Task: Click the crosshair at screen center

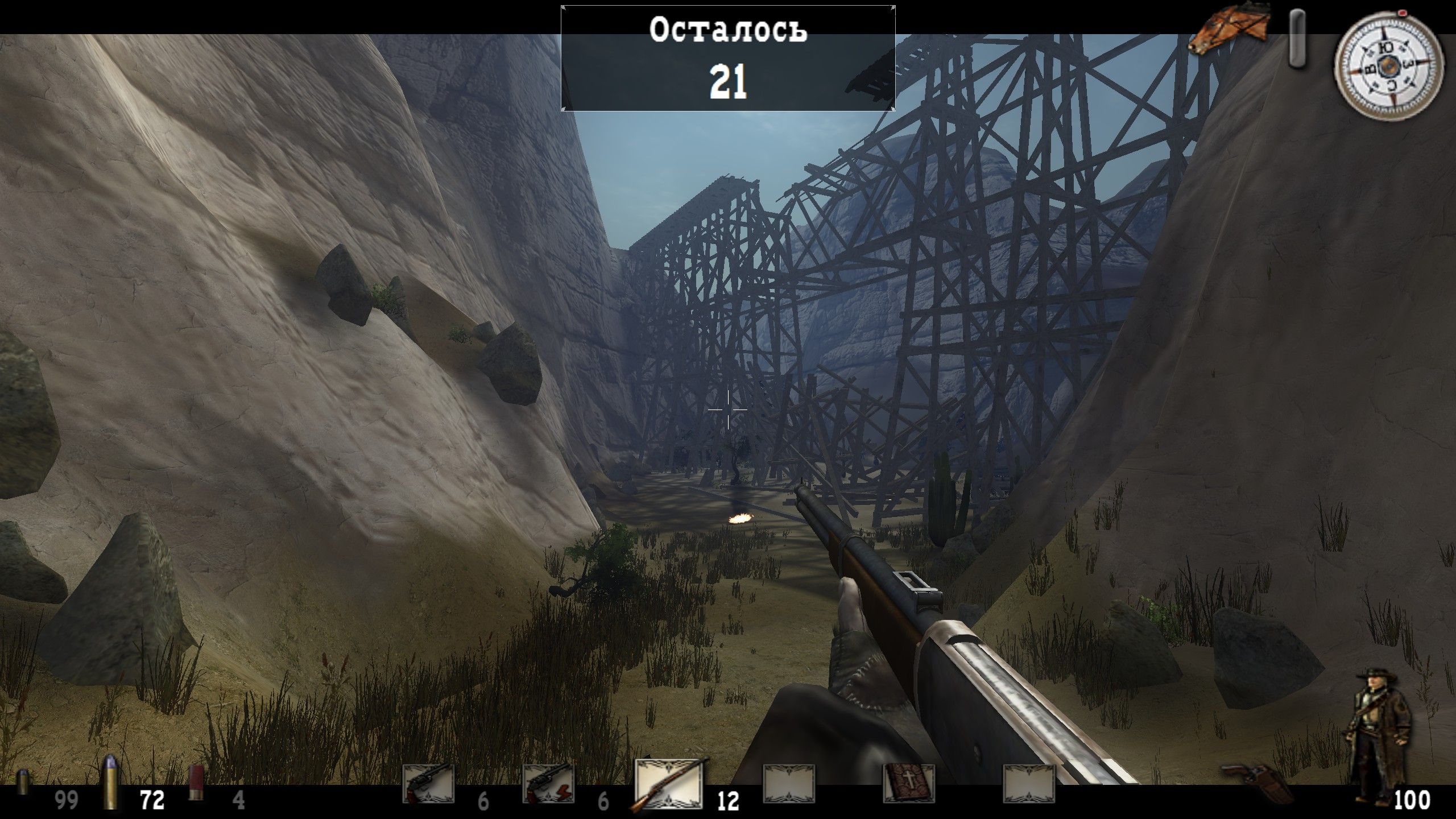Action: [728, 409]
